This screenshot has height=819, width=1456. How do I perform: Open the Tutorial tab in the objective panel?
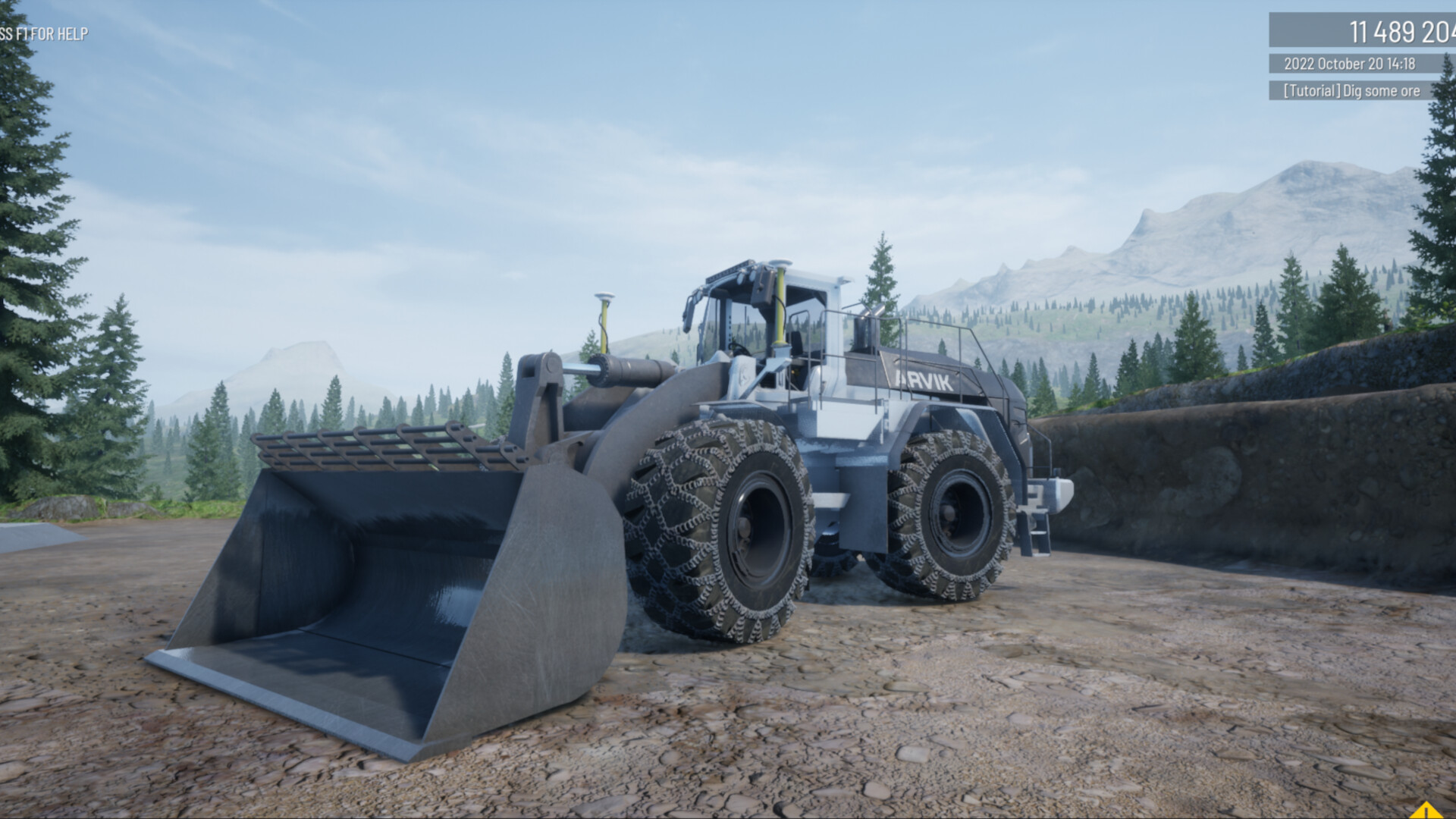[1311, 90]
